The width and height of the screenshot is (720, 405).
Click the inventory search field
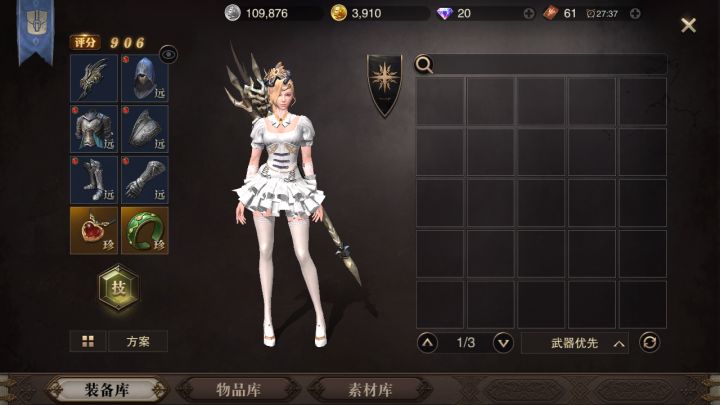click(x=550, y=65)
